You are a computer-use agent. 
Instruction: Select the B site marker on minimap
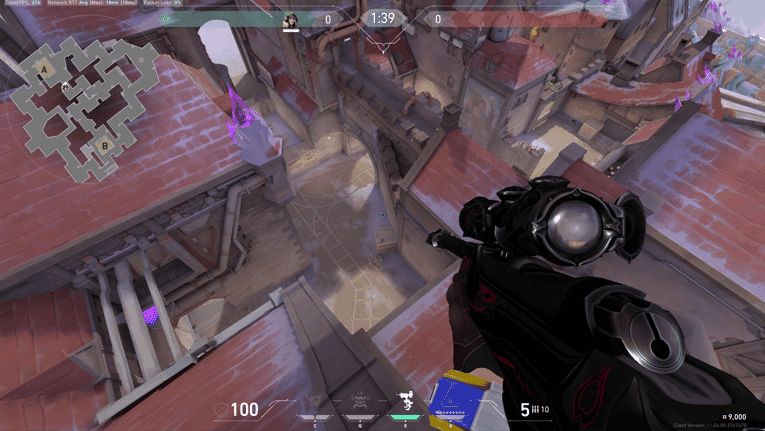(103, 147)
